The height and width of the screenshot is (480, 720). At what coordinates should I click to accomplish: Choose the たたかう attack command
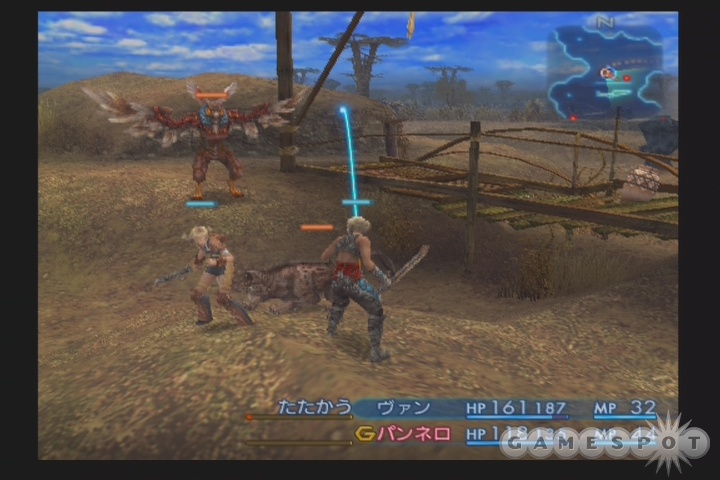pos(314,407)
